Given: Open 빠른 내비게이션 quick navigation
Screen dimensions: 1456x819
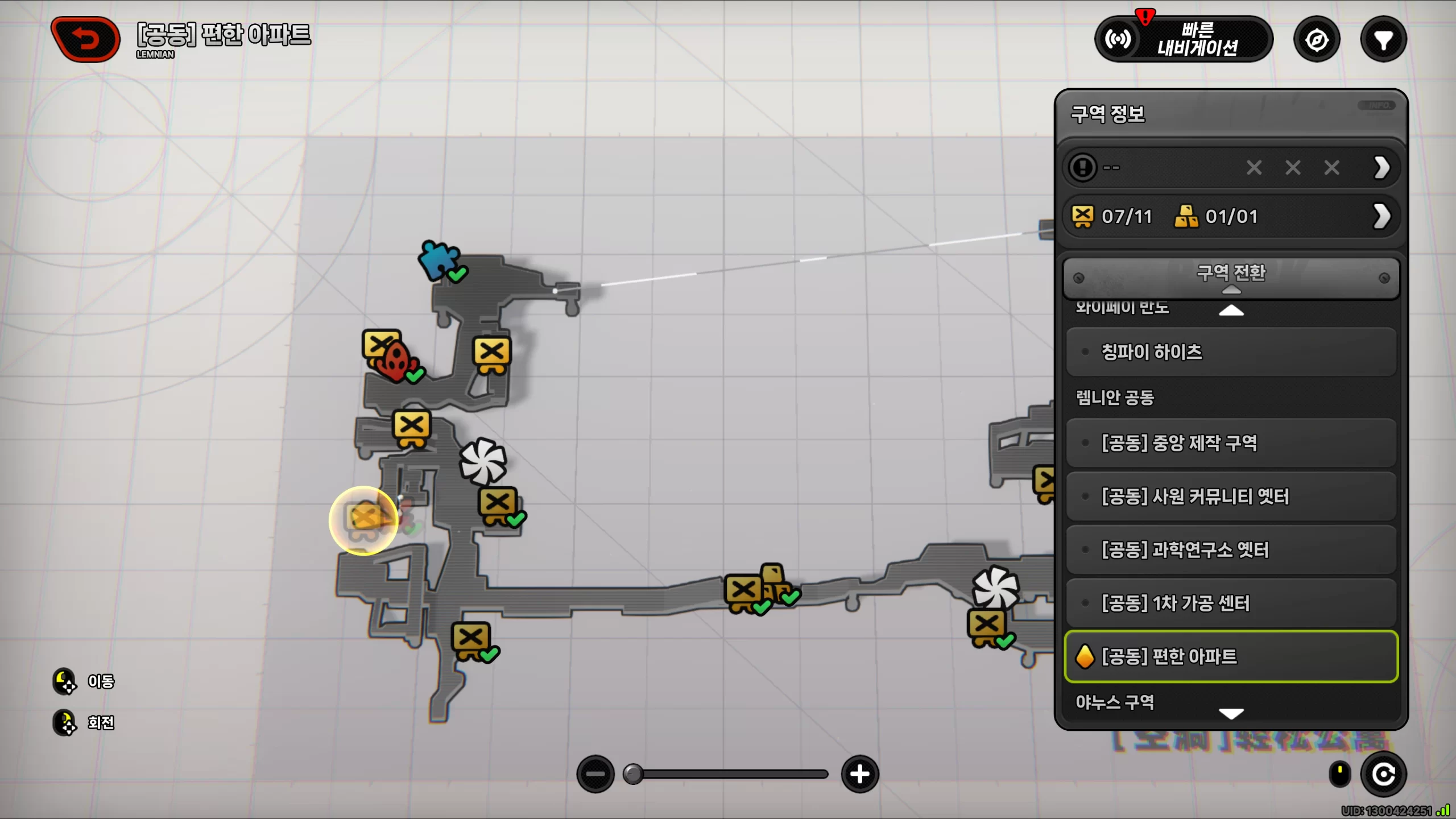Looking at the screenshot, I should (x=1184, y=39).
